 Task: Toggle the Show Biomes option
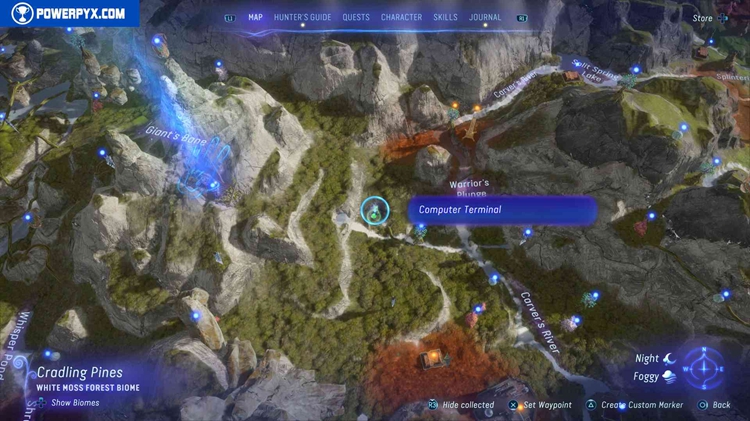pyautogui.click(x=75, y=403)
